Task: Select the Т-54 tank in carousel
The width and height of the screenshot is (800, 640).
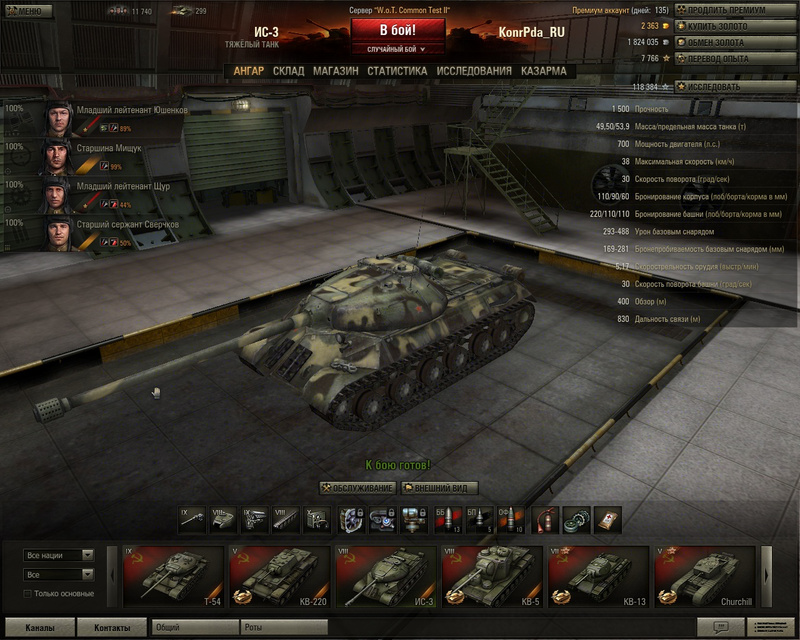Action: (173, 576)
